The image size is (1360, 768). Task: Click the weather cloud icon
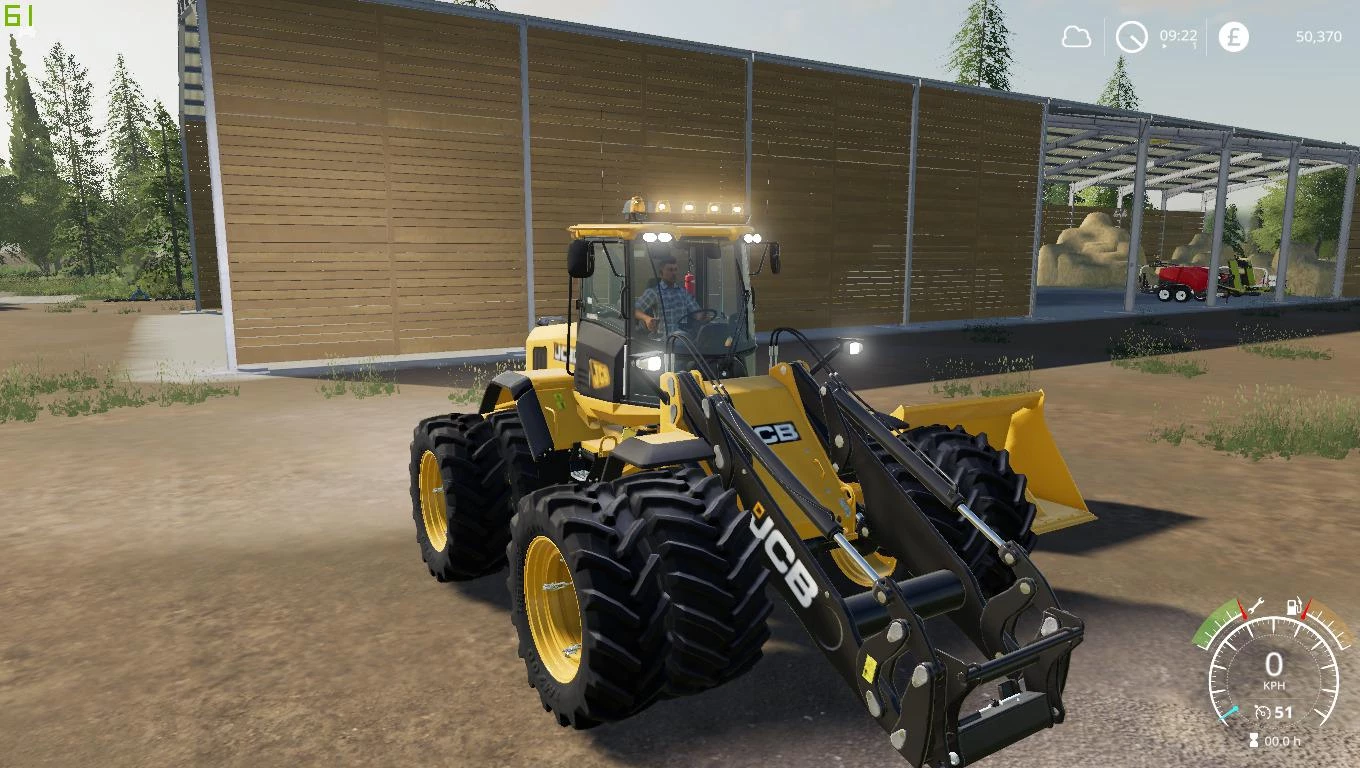click(1076, 36)
